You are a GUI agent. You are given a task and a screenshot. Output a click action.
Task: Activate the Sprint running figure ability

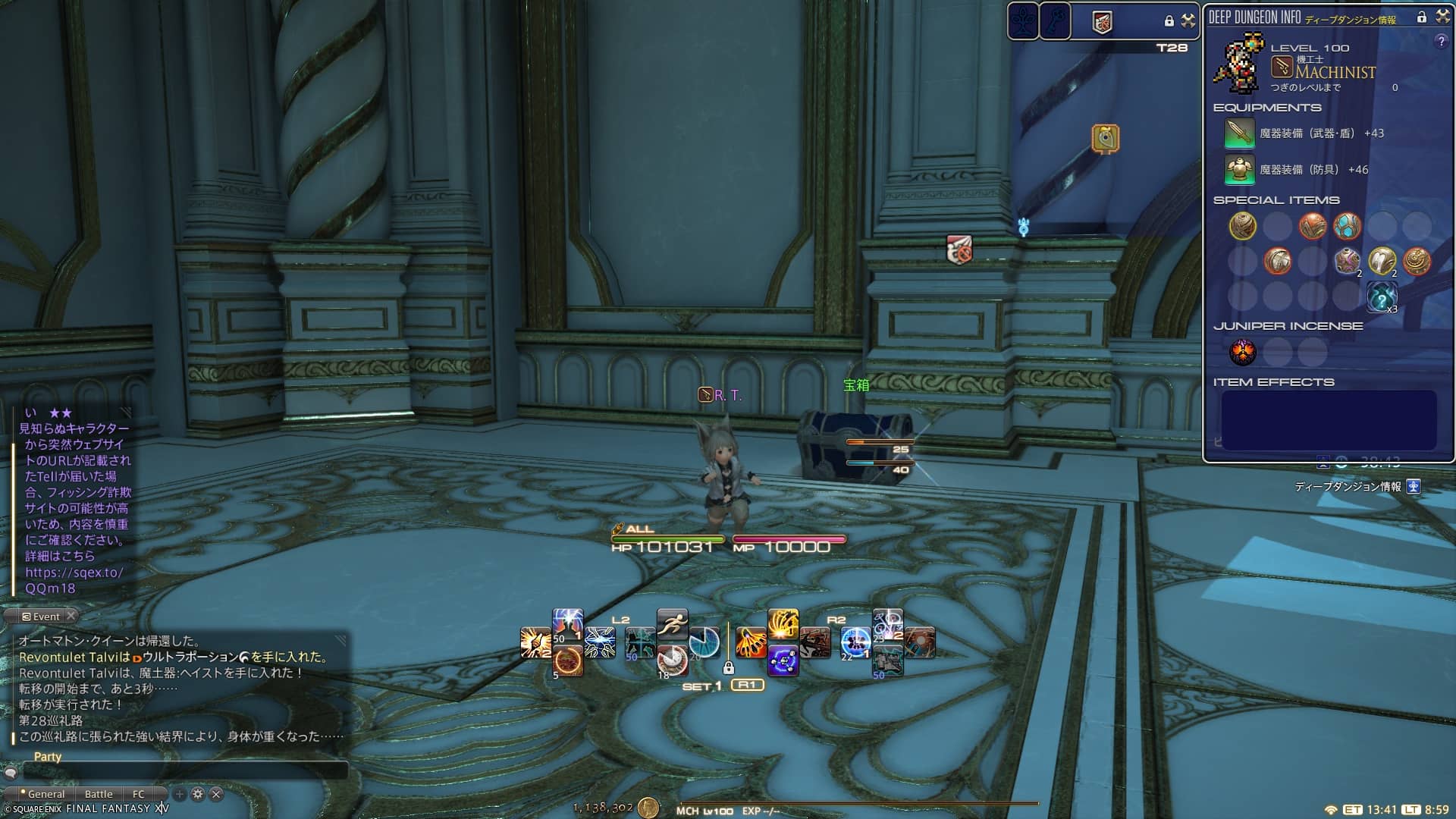click(x=672, y=624)
